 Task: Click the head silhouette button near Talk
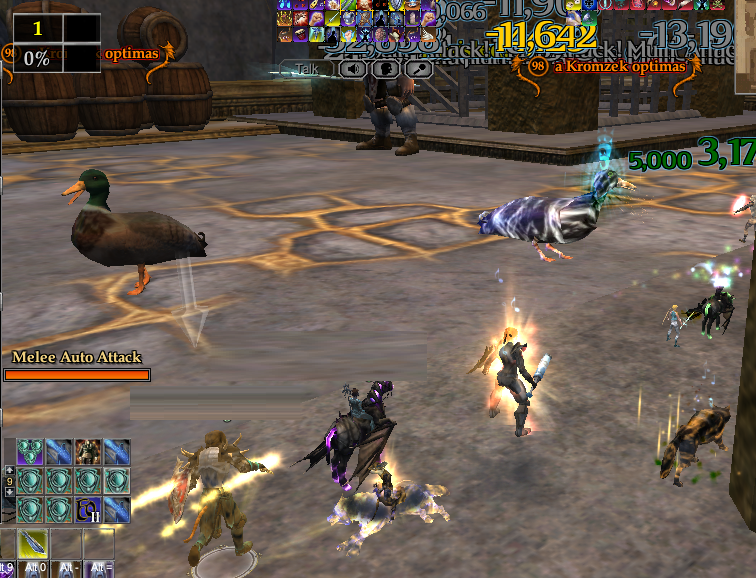pos(385,69)
